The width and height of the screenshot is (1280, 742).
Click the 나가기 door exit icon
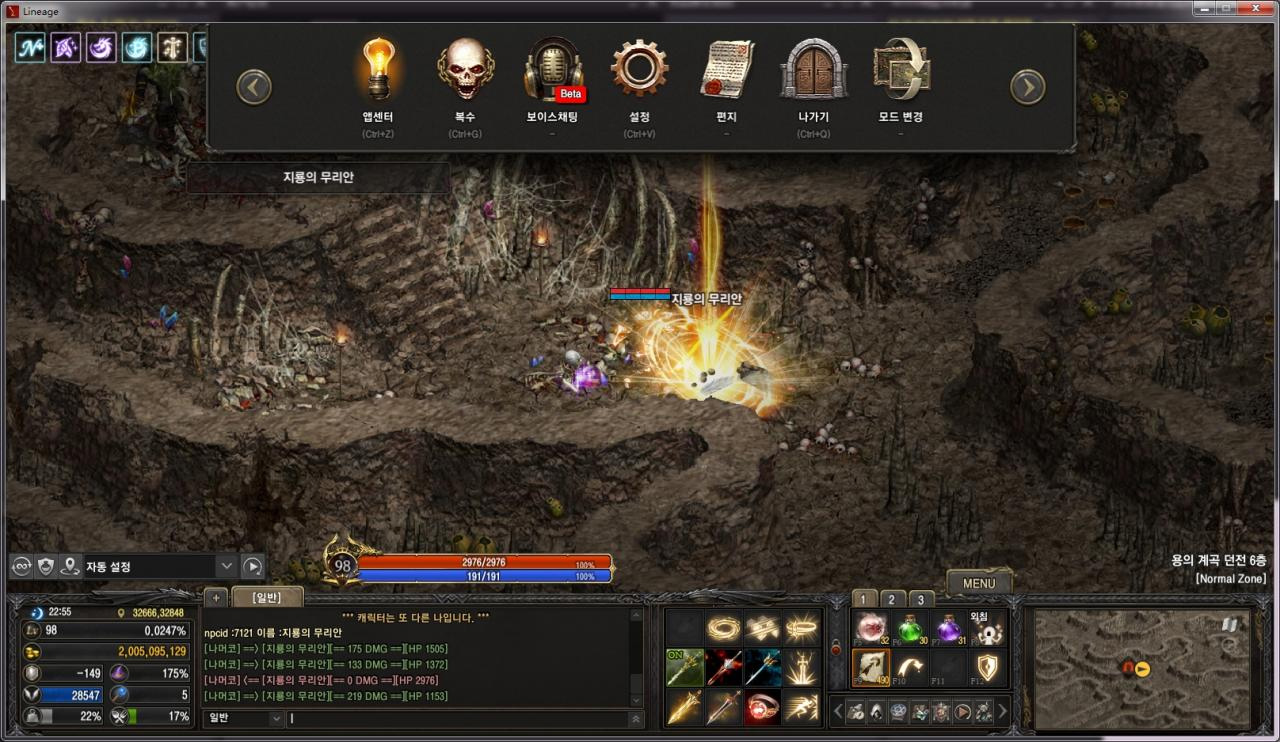tap(813, 70)
